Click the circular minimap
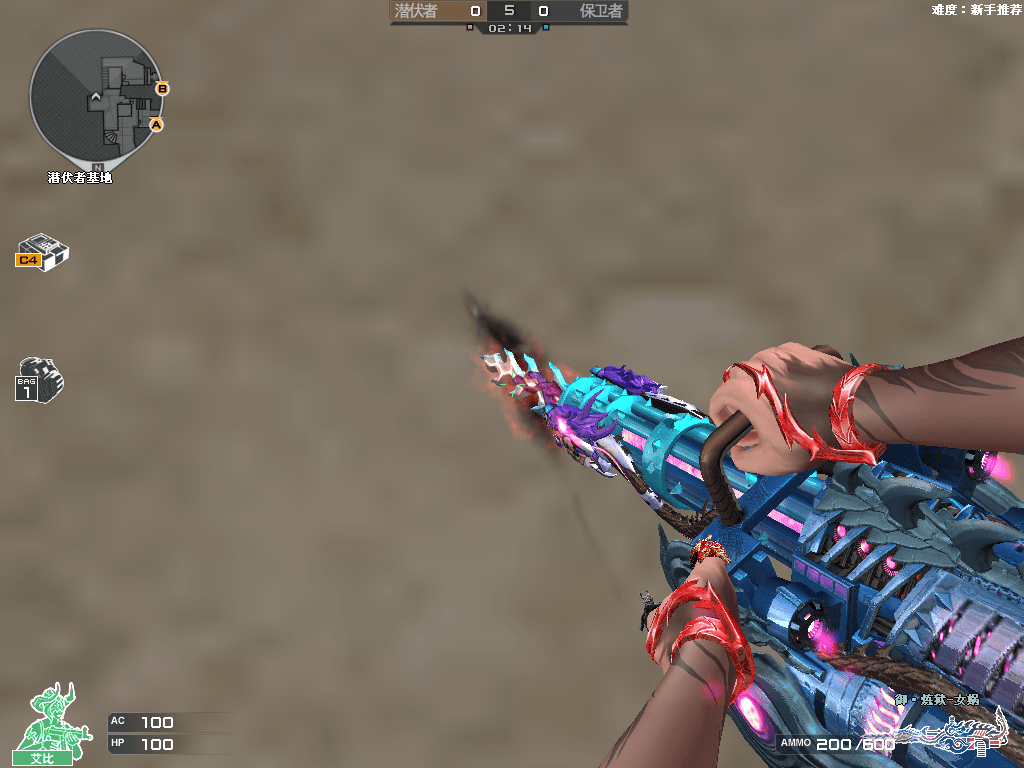 click(96, 98)
